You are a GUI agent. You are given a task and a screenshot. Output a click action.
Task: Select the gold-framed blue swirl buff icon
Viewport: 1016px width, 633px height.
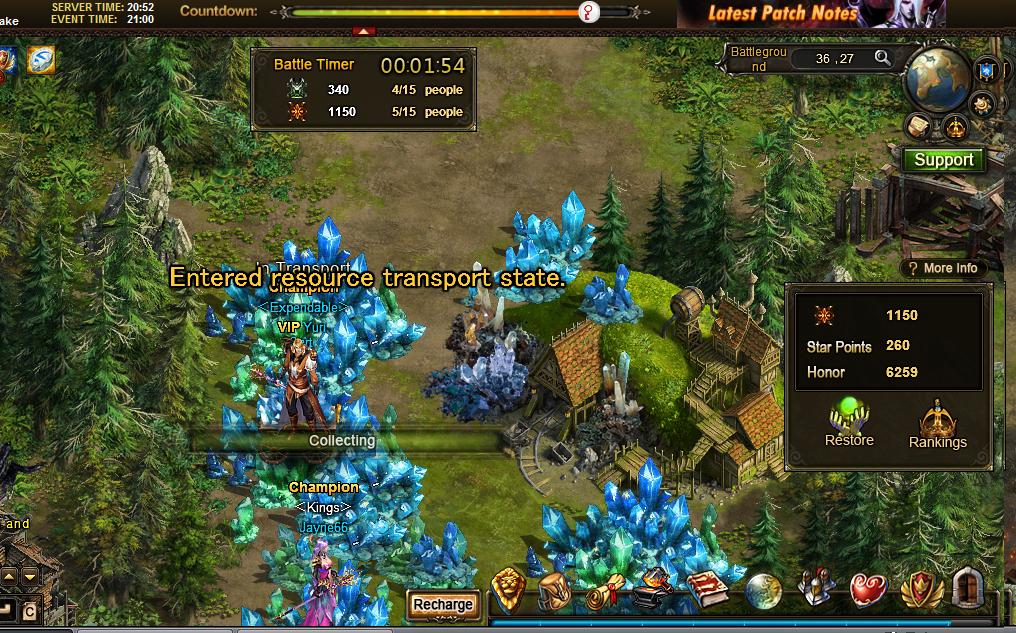[x=41, y=61]
